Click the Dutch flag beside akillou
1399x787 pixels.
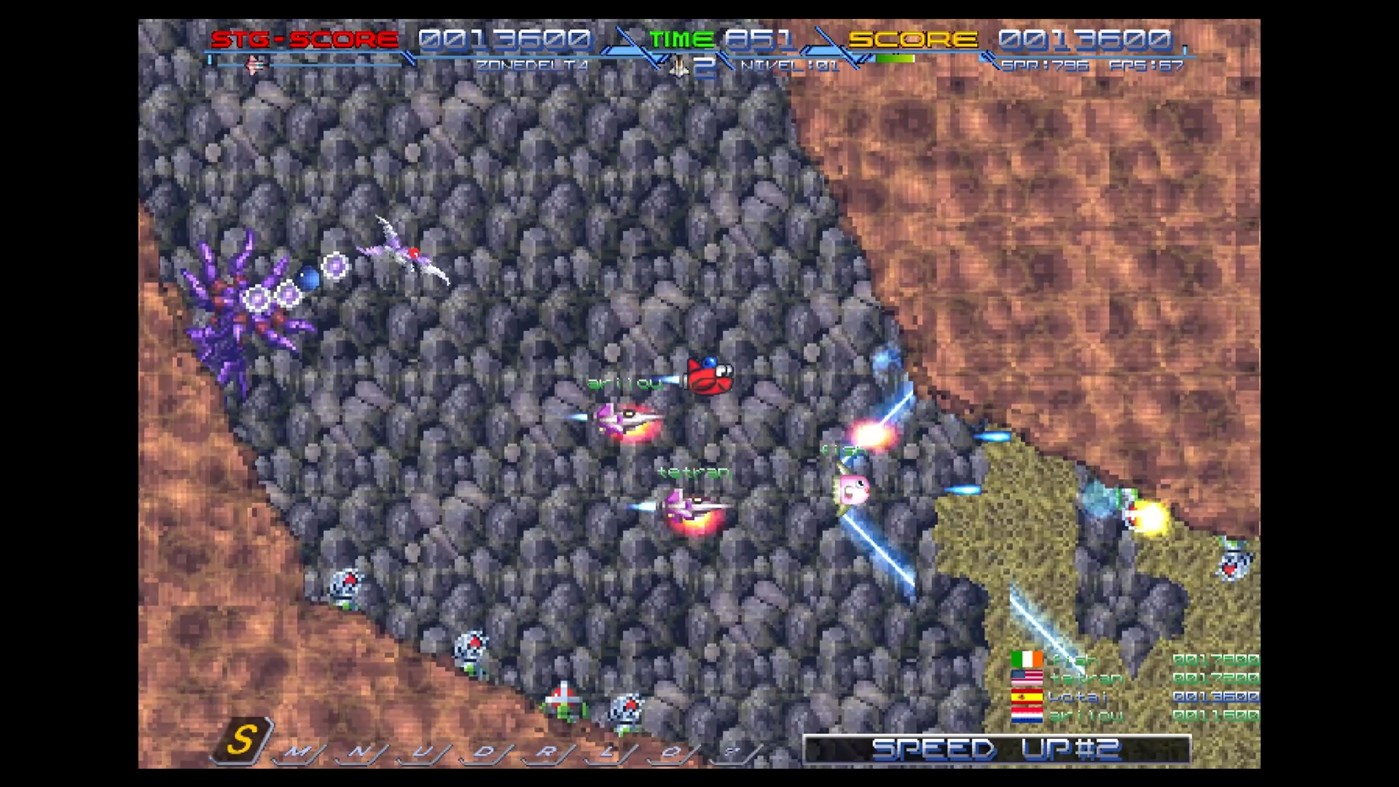1026,714
